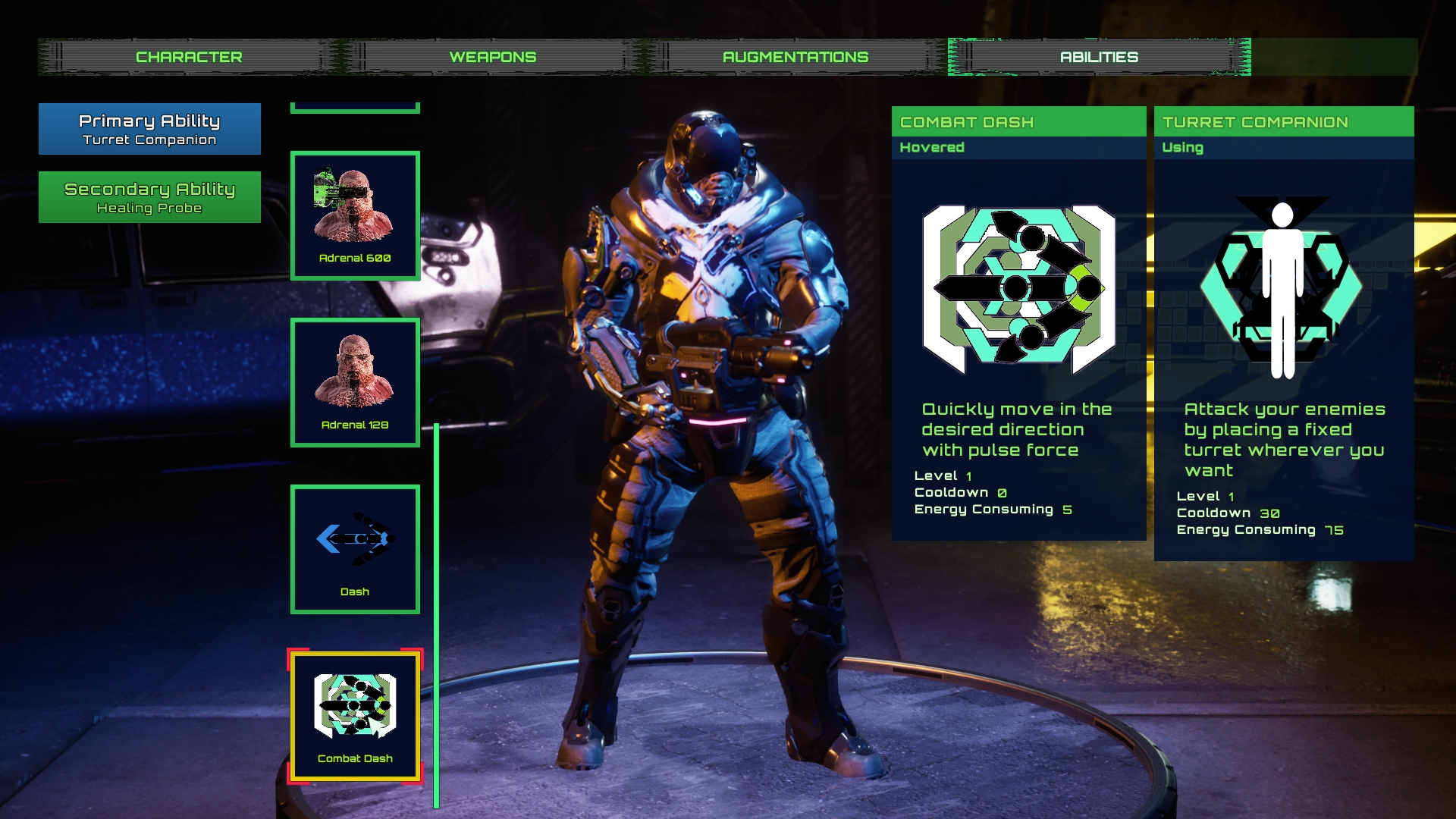The image size is (1456, 819).
Task: Select the Secondary Ability Healing Probe button
Action: pyautogui.click(x=149, y=197)
